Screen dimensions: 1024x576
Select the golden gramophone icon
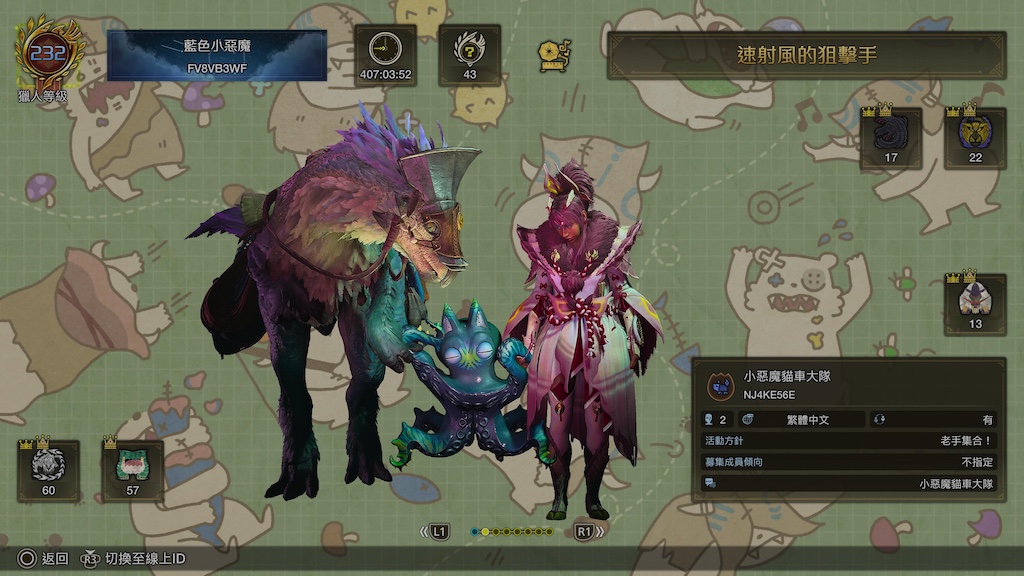pos(553,55)
